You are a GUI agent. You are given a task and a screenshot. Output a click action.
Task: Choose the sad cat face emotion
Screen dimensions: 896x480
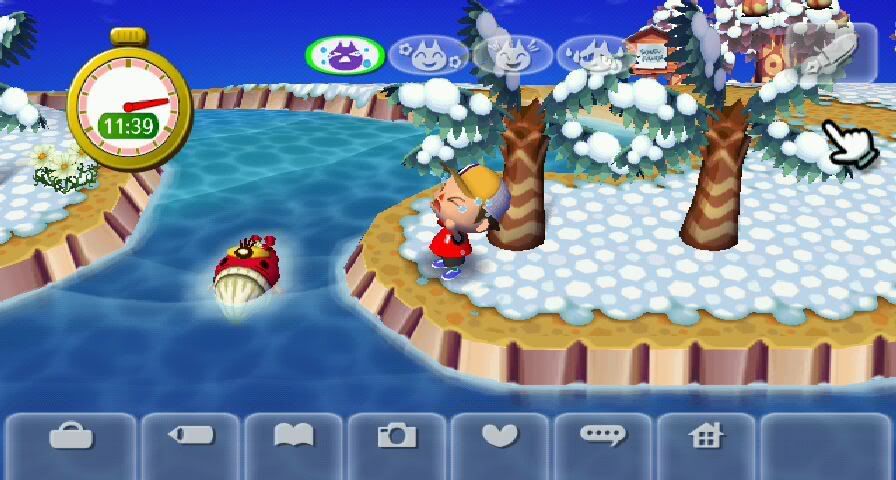coord(592,54)
